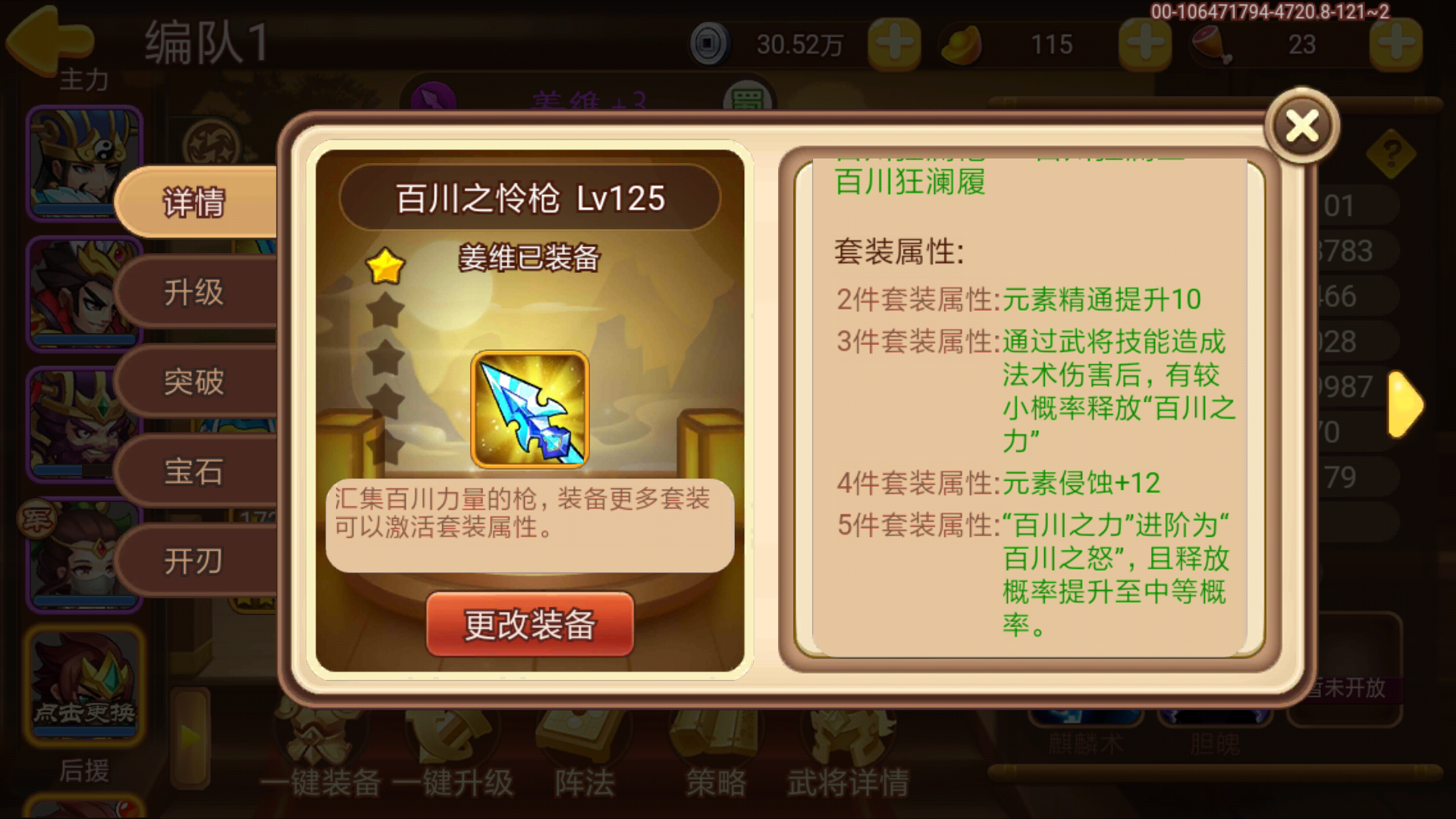The width and height of the screenshot is (1456, 819).
Task: Tap the copper coin currency icon
Action: [x=709, y=44]
